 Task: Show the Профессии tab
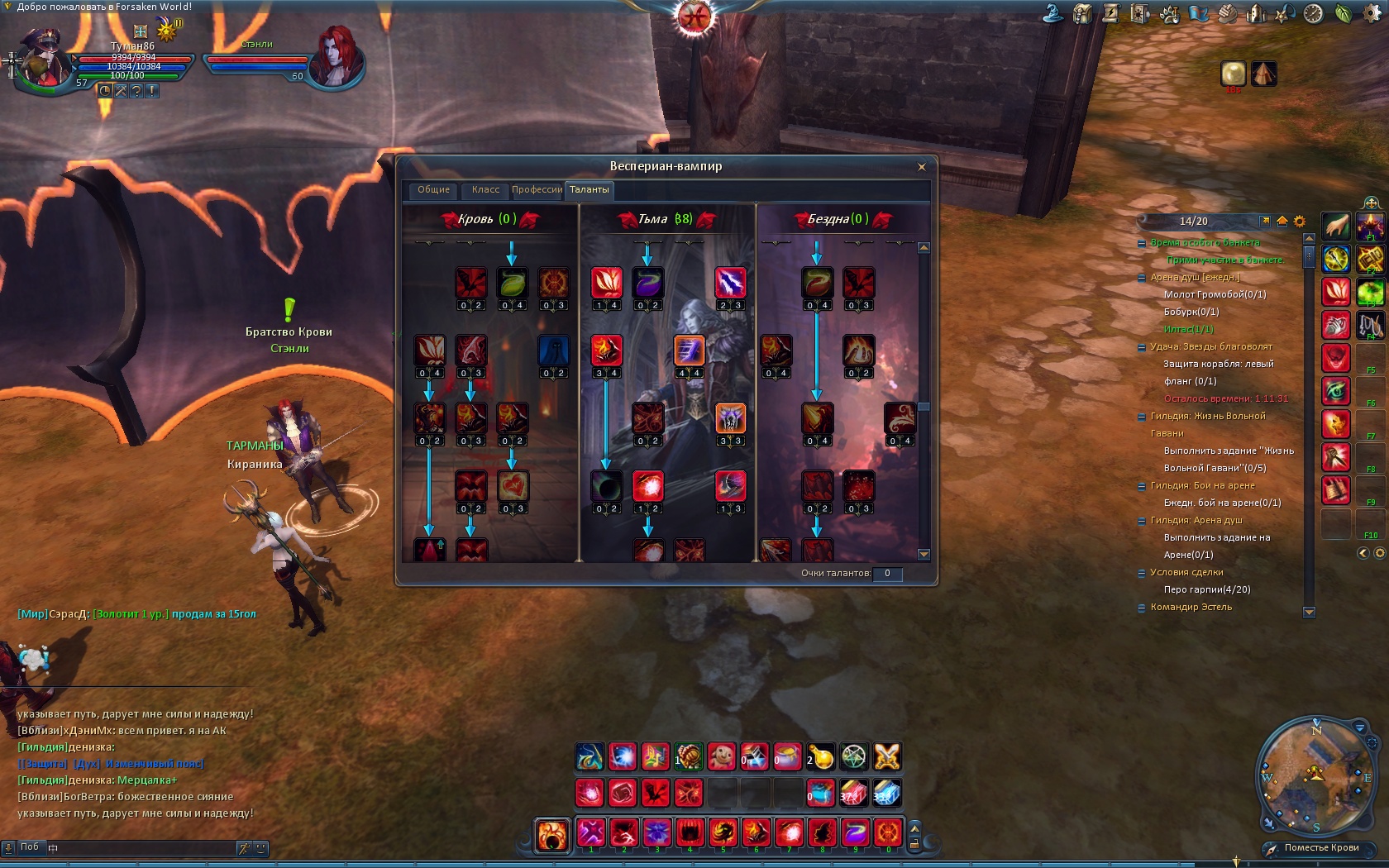tap(537, 190)
